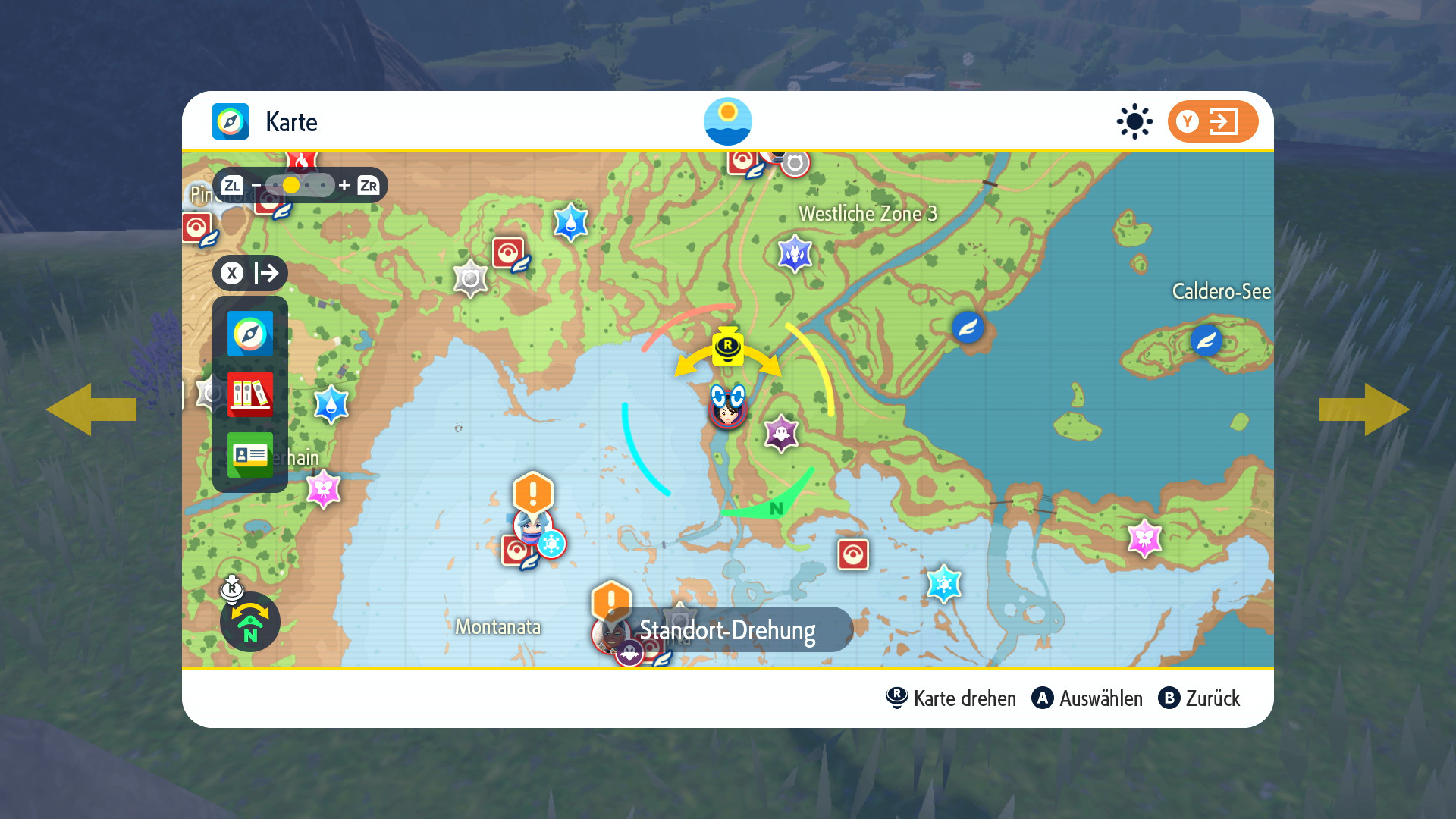1456x819 pixels.
Task: Select the orange exclamation objective near Montanata
Action: [533, 493]
